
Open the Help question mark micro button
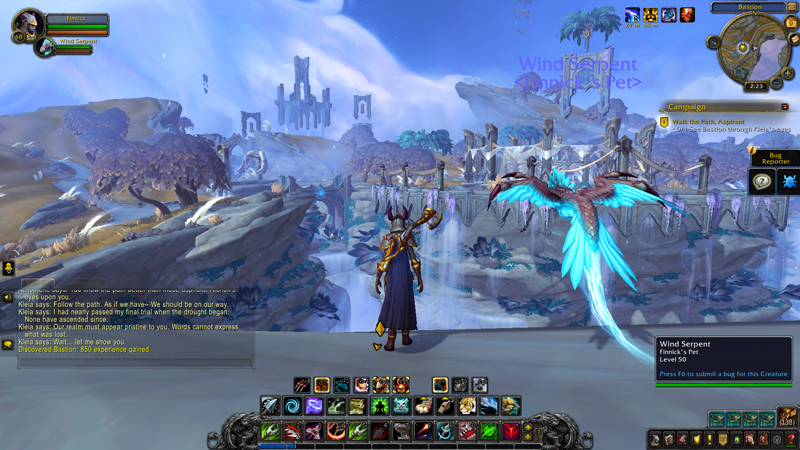pyautogui.click(x=791, y=439)
